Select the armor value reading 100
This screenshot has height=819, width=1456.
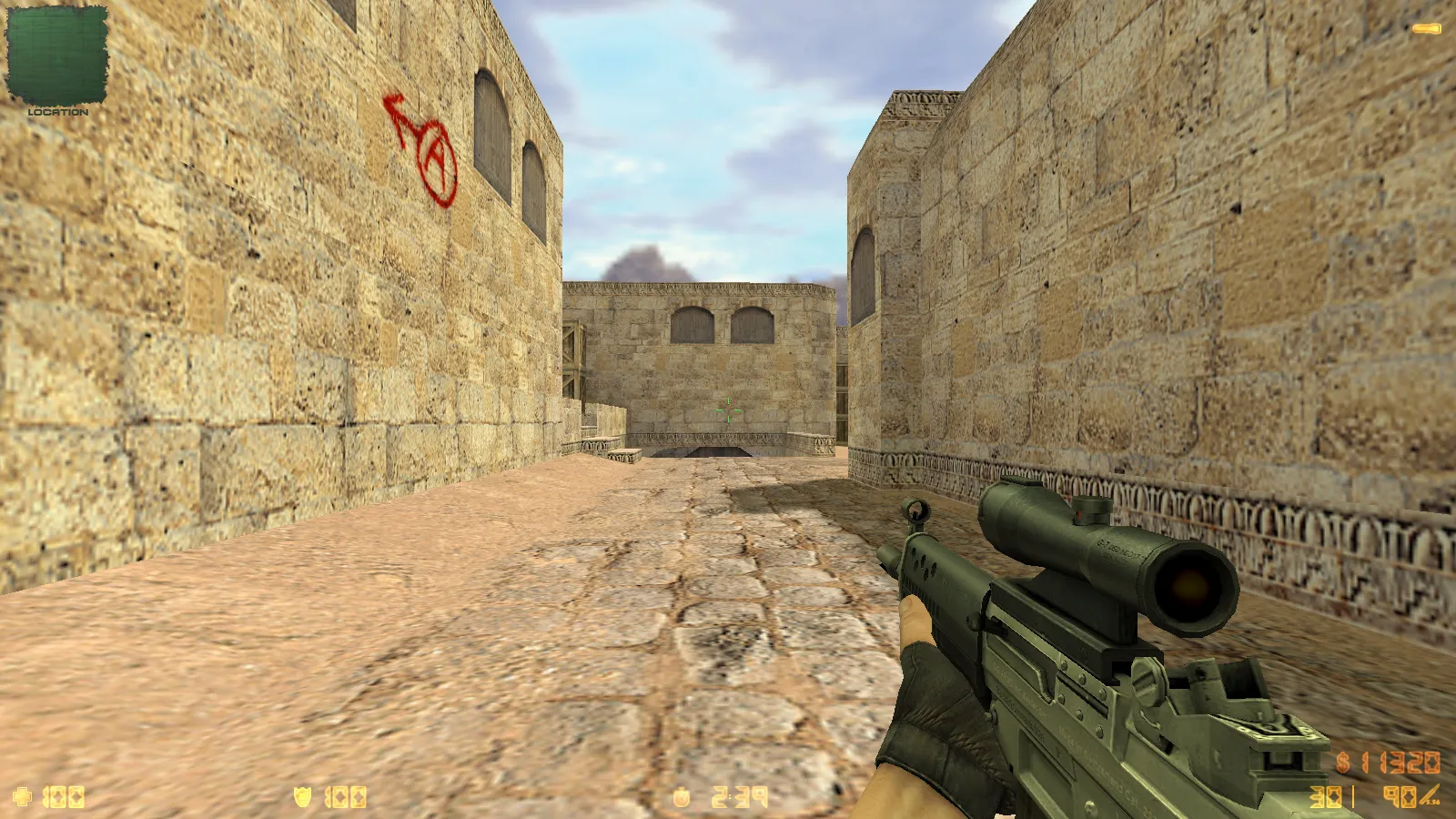346,798
